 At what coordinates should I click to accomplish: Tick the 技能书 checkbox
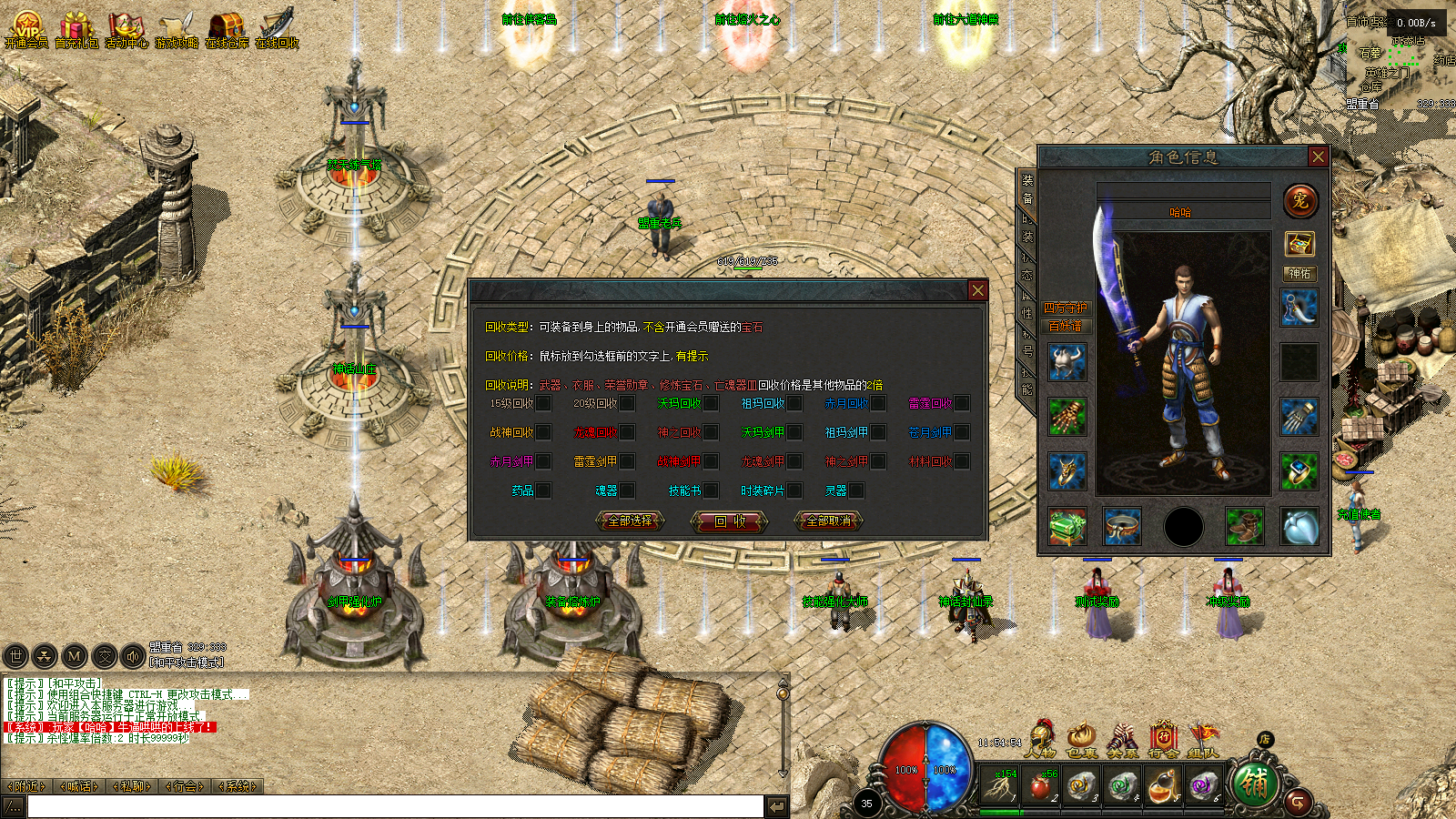711,490
